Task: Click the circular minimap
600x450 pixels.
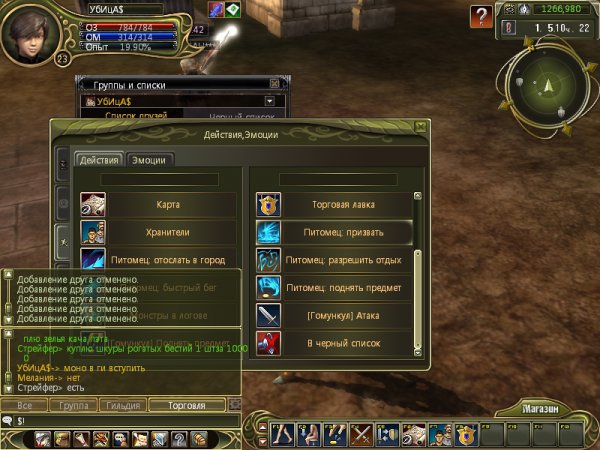Action: 546,87
